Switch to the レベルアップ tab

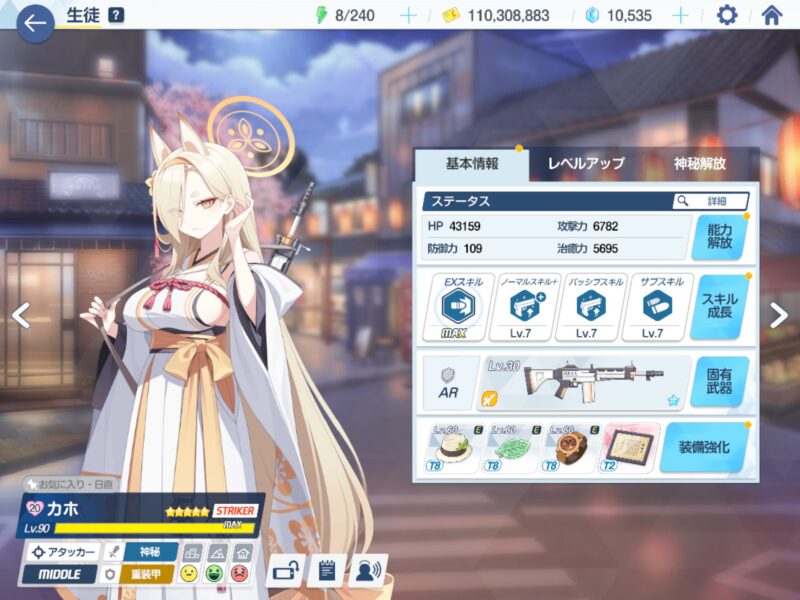585,164
